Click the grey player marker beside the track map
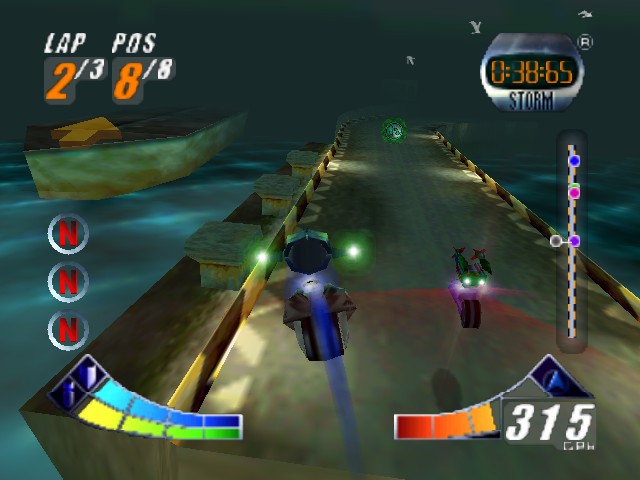The image size is (640, 480). pos(556,241)
